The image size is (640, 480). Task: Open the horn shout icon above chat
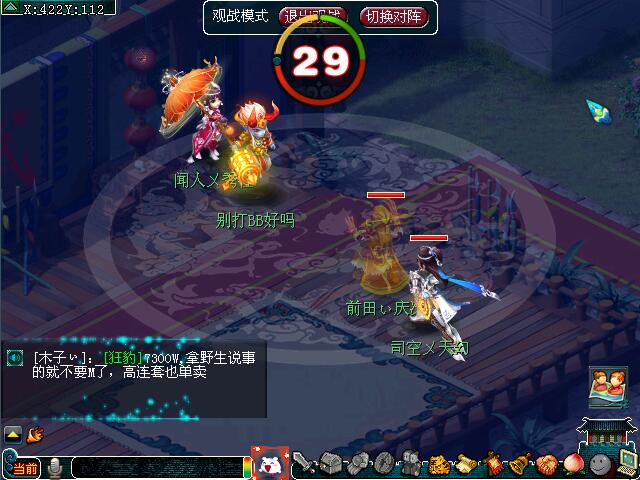point(35,434)
